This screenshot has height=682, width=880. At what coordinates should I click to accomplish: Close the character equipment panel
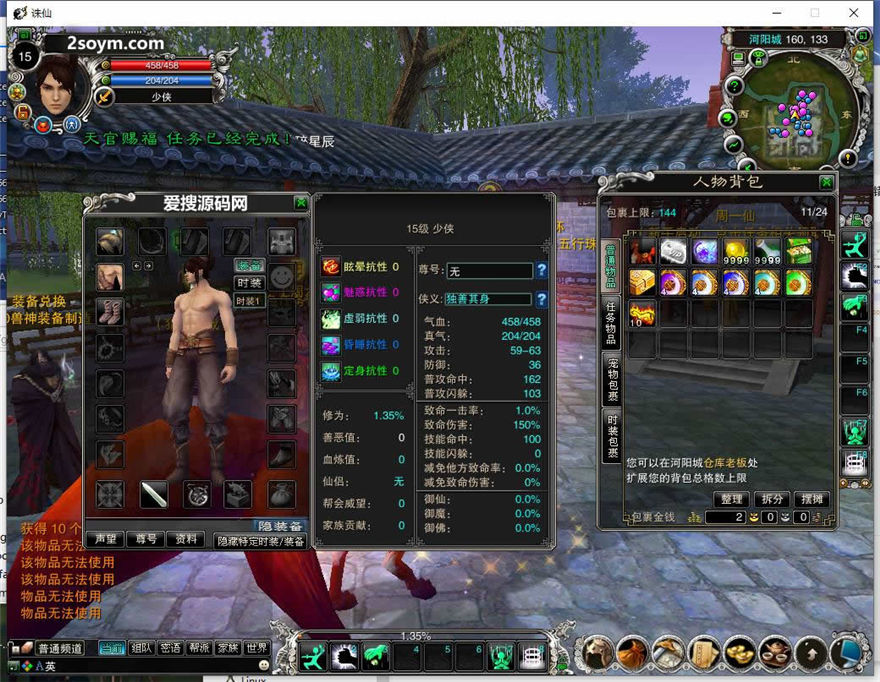301,202
